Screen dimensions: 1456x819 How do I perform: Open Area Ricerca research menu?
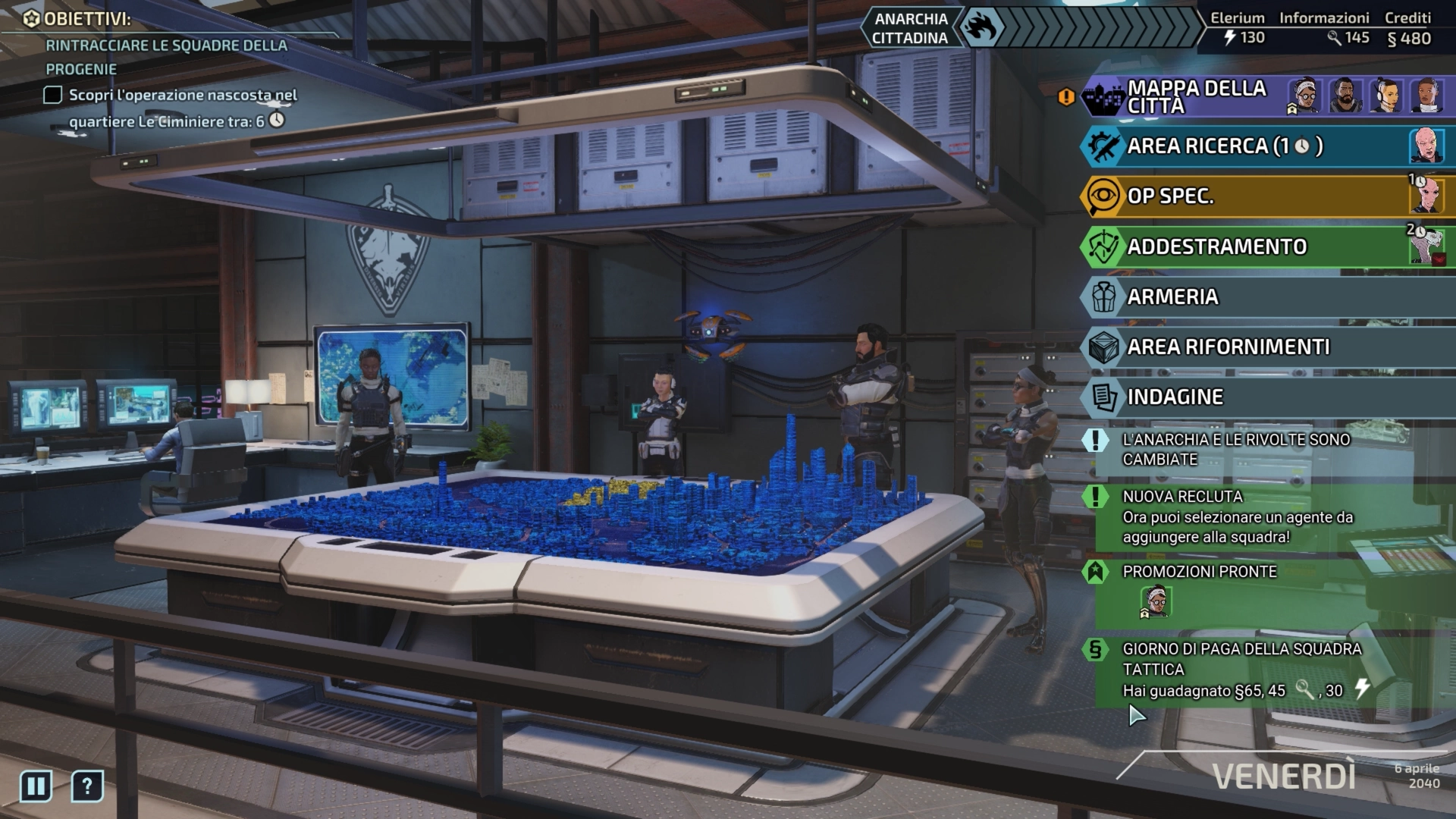[x=1224, y=146]
